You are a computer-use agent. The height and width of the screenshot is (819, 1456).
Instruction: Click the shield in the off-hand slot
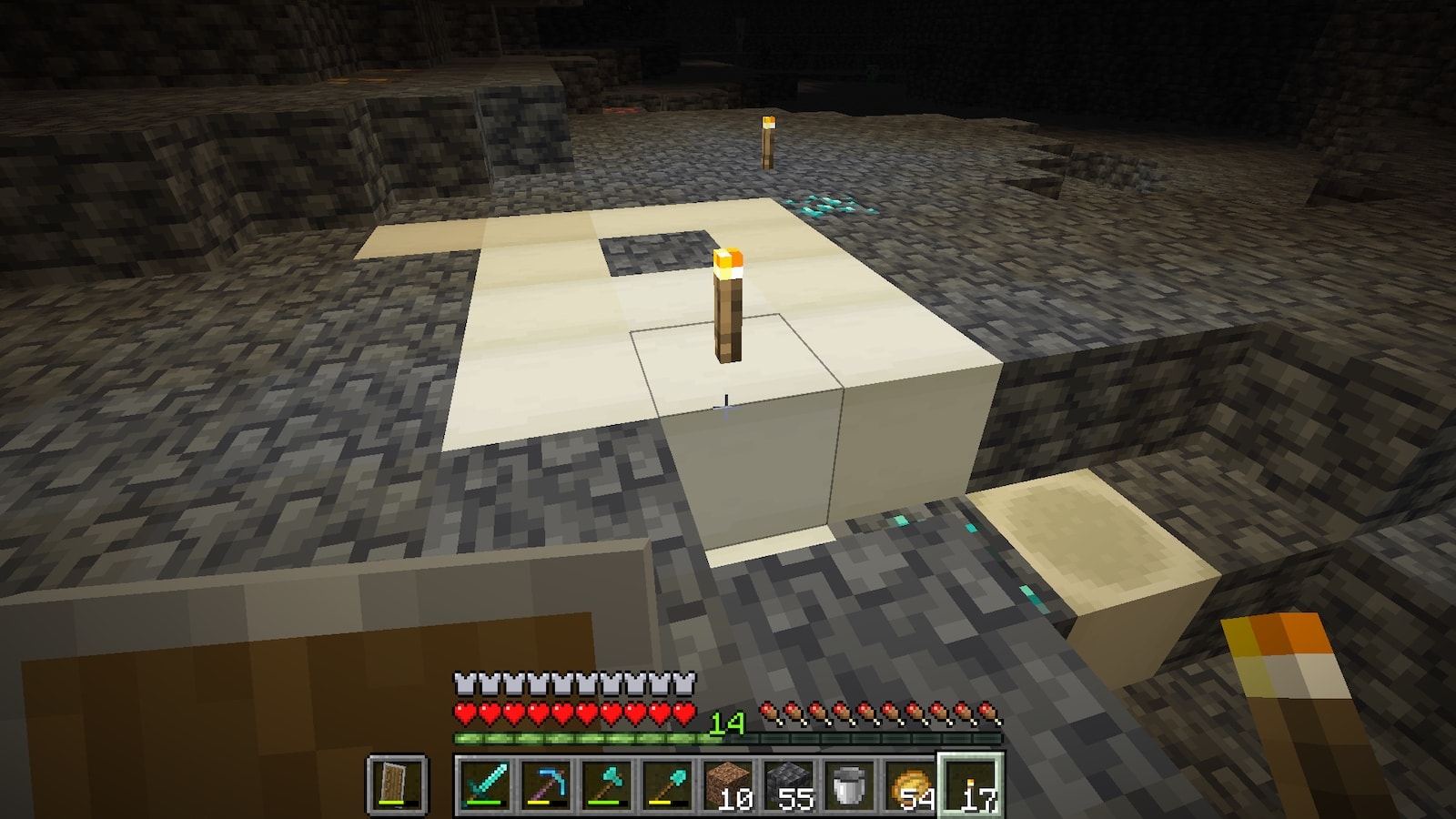[396, 784]
